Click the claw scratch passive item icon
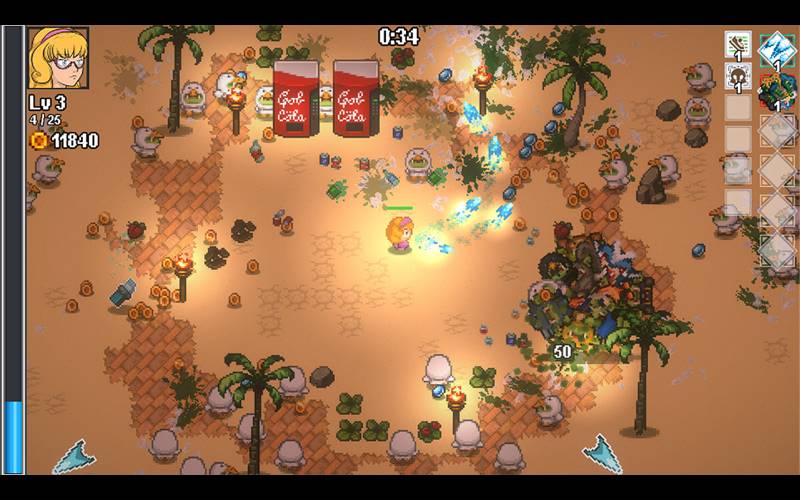Image resolution: width=800 pixels, height=500 pixels. (x=738, y=44)
